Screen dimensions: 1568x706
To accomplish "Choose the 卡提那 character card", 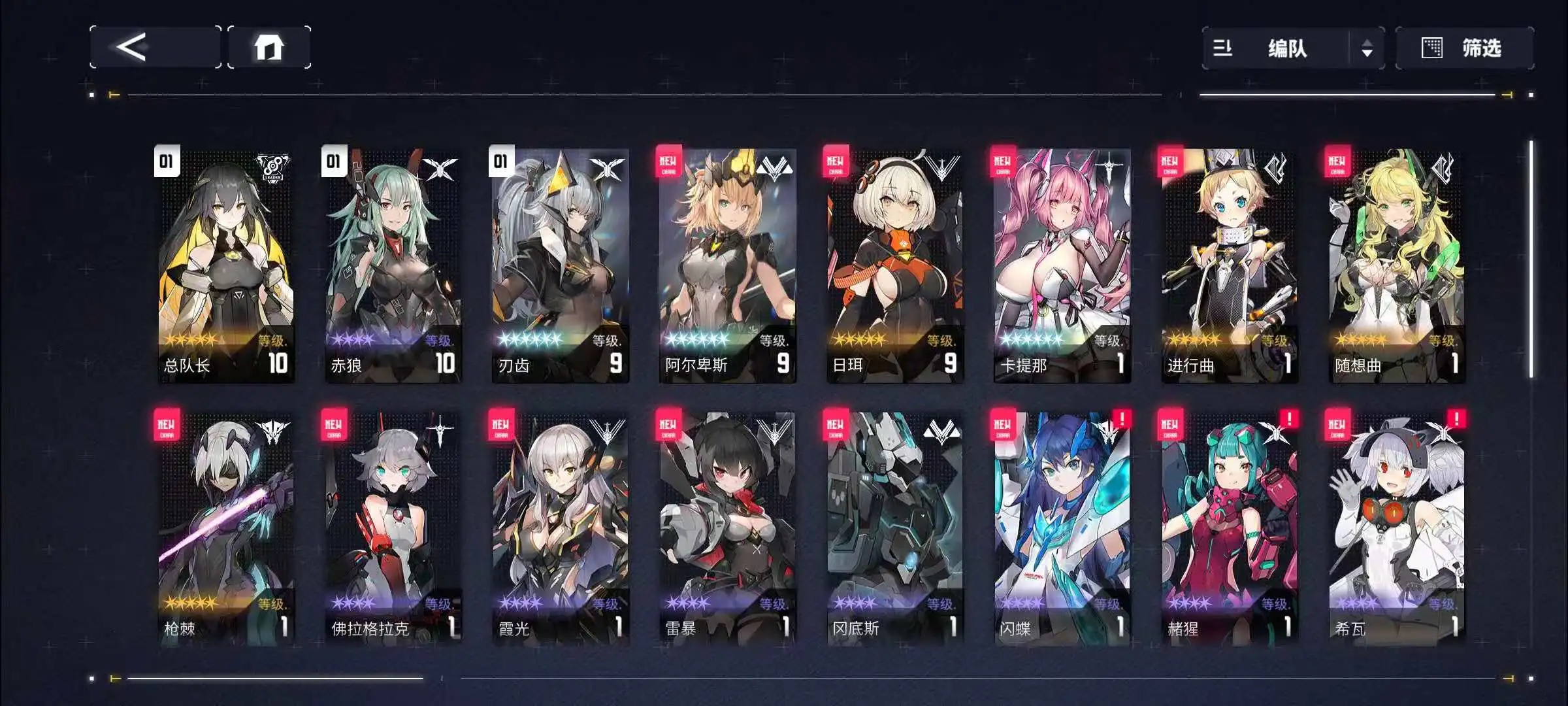I will [1062, 265].
